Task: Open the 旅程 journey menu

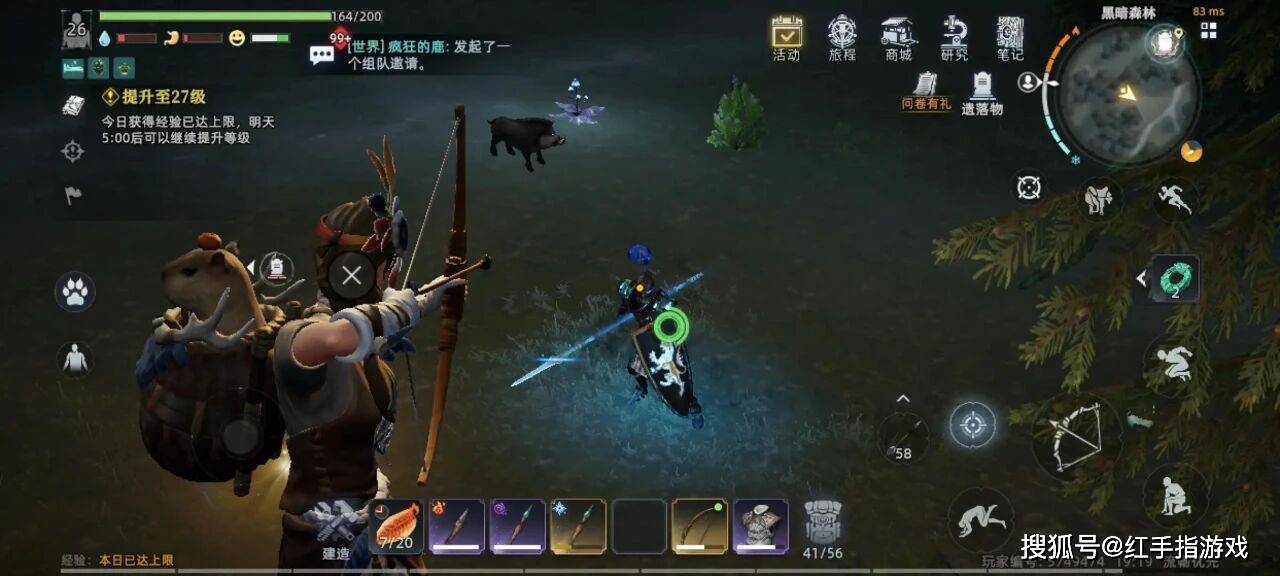Action: 842,36
